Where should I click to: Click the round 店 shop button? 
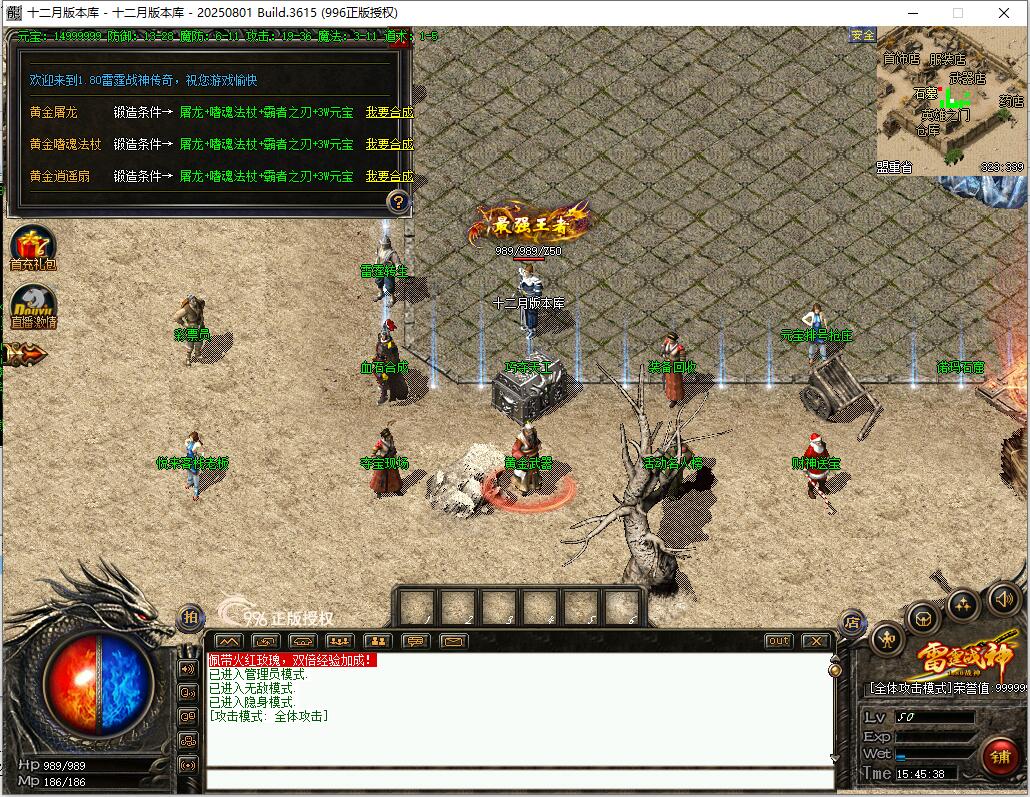click(852, 621)
